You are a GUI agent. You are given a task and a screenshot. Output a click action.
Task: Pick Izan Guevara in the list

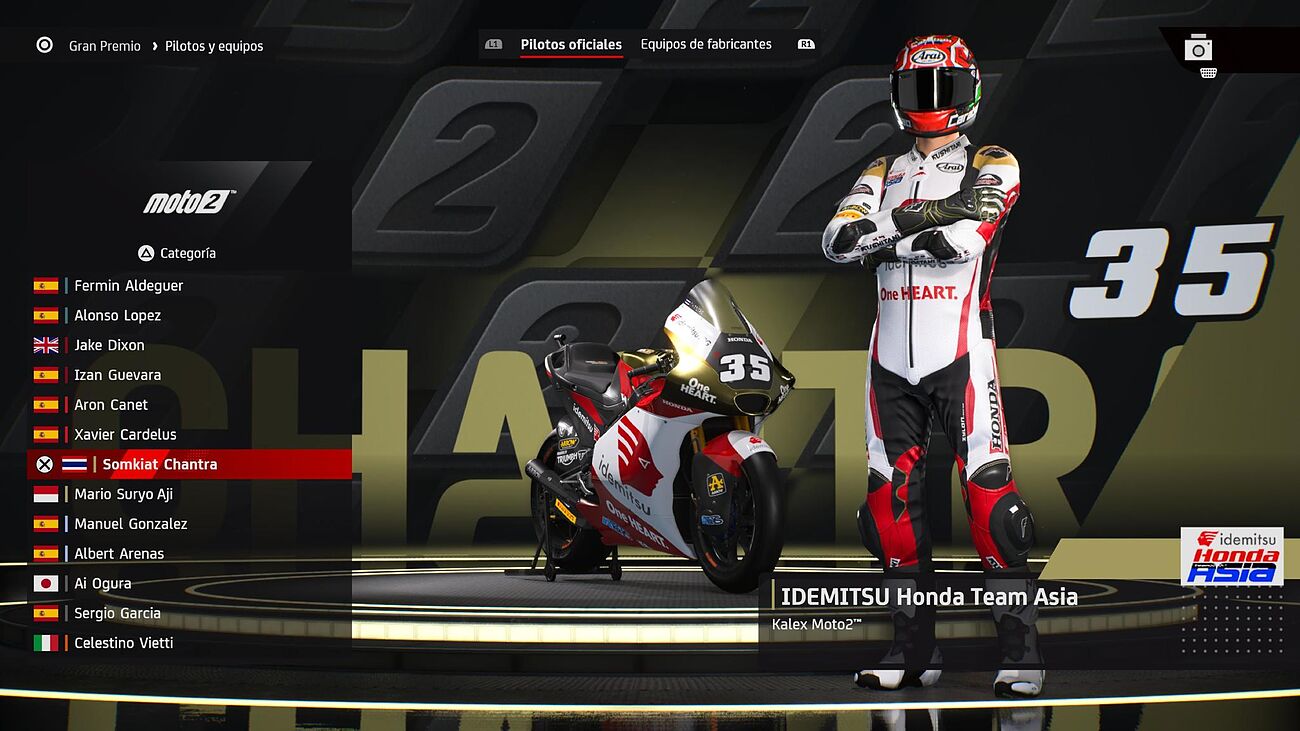tap(117, 376)
